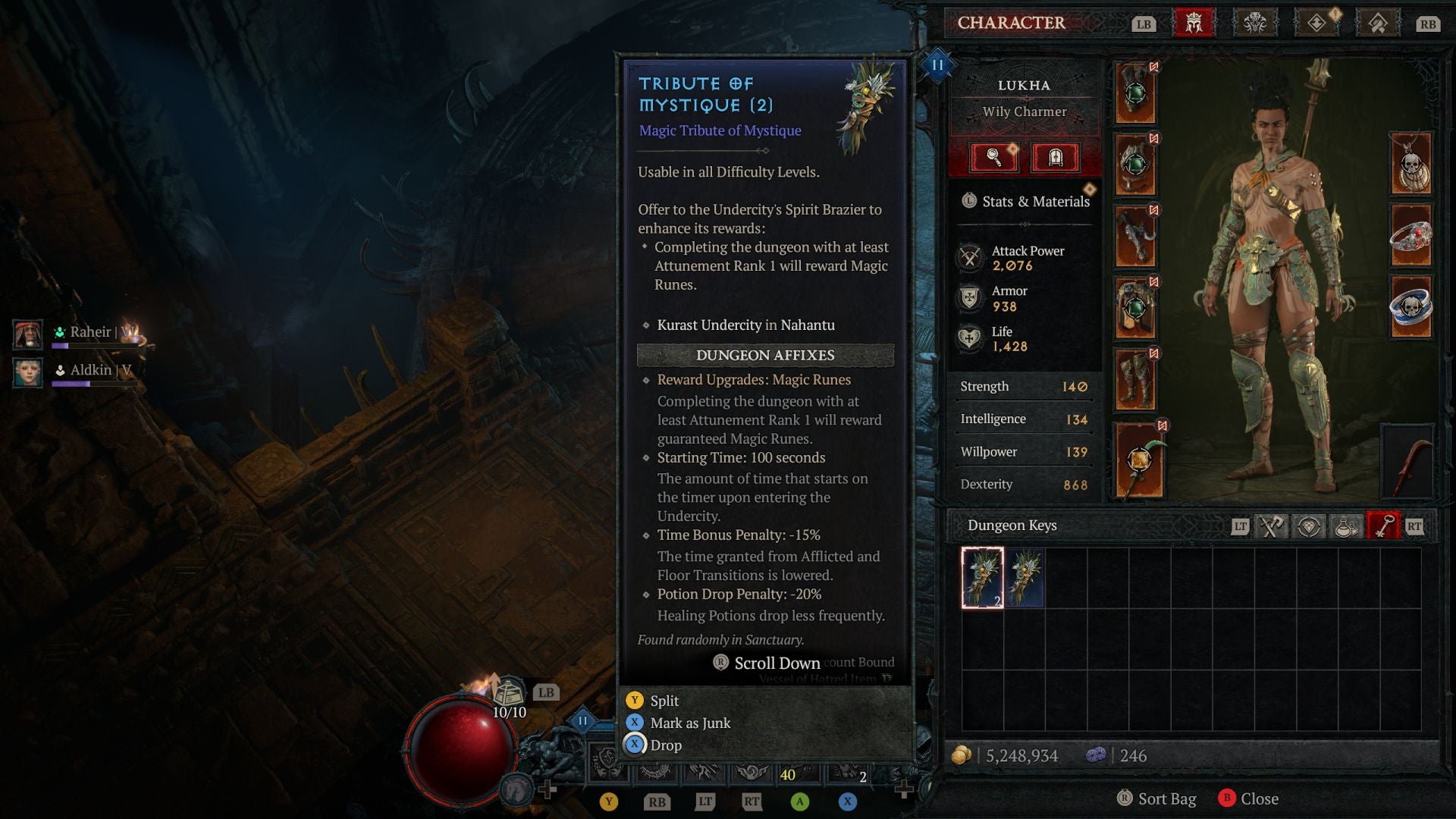This screenshot has height=819, width=1456.
Task: Select the Tribute of Mystique stack in Dungeon Keys
Action: point(984,578)
